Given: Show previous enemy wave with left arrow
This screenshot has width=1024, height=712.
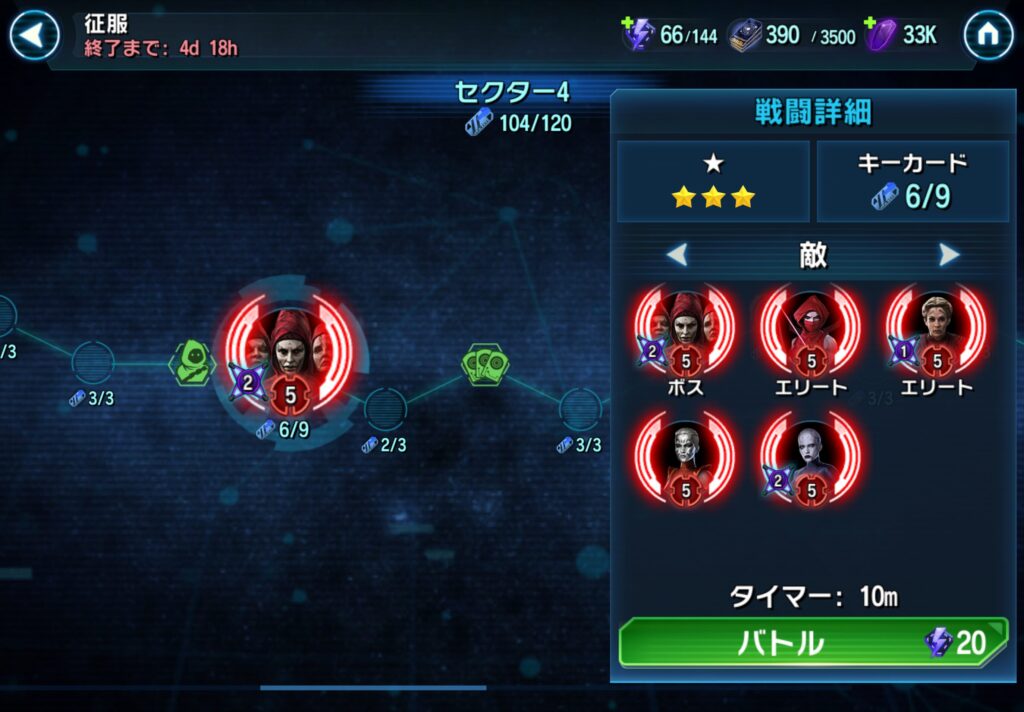Looking at the screenshot, I should pos(677,255).
